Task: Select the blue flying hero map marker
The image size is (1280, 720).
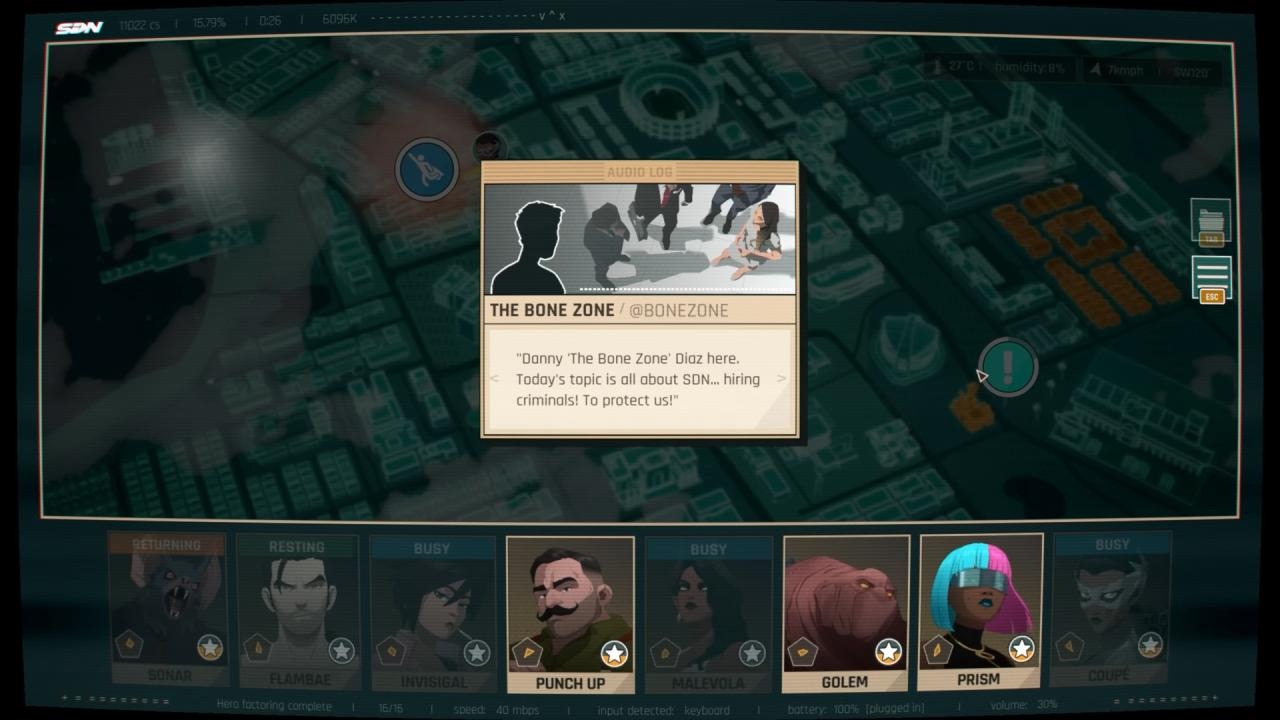Action: [x=427, y=169]
